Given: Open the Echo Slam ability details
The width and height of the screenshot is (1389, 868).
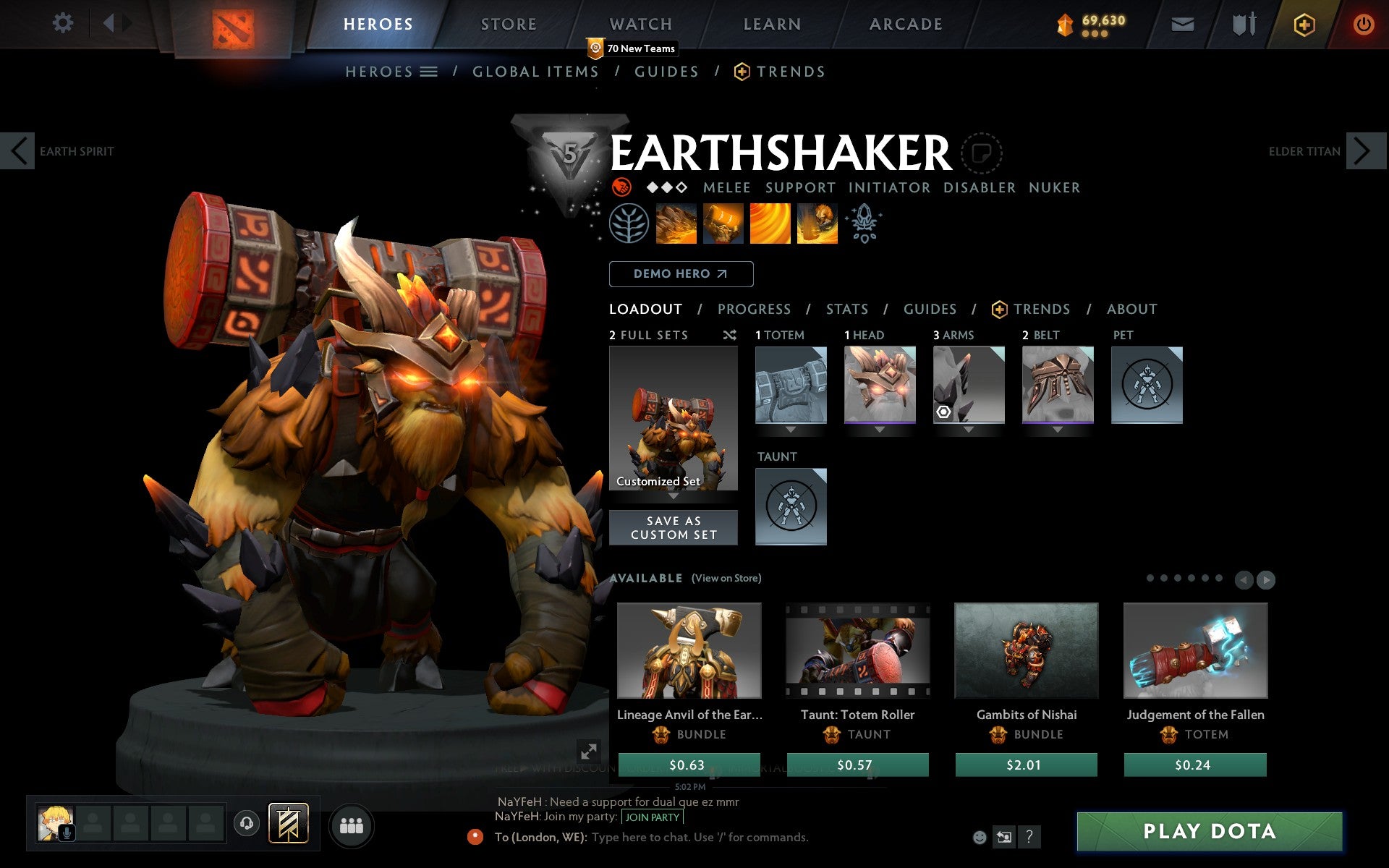Looking at the screenshot, I should (x=817, y=224).
